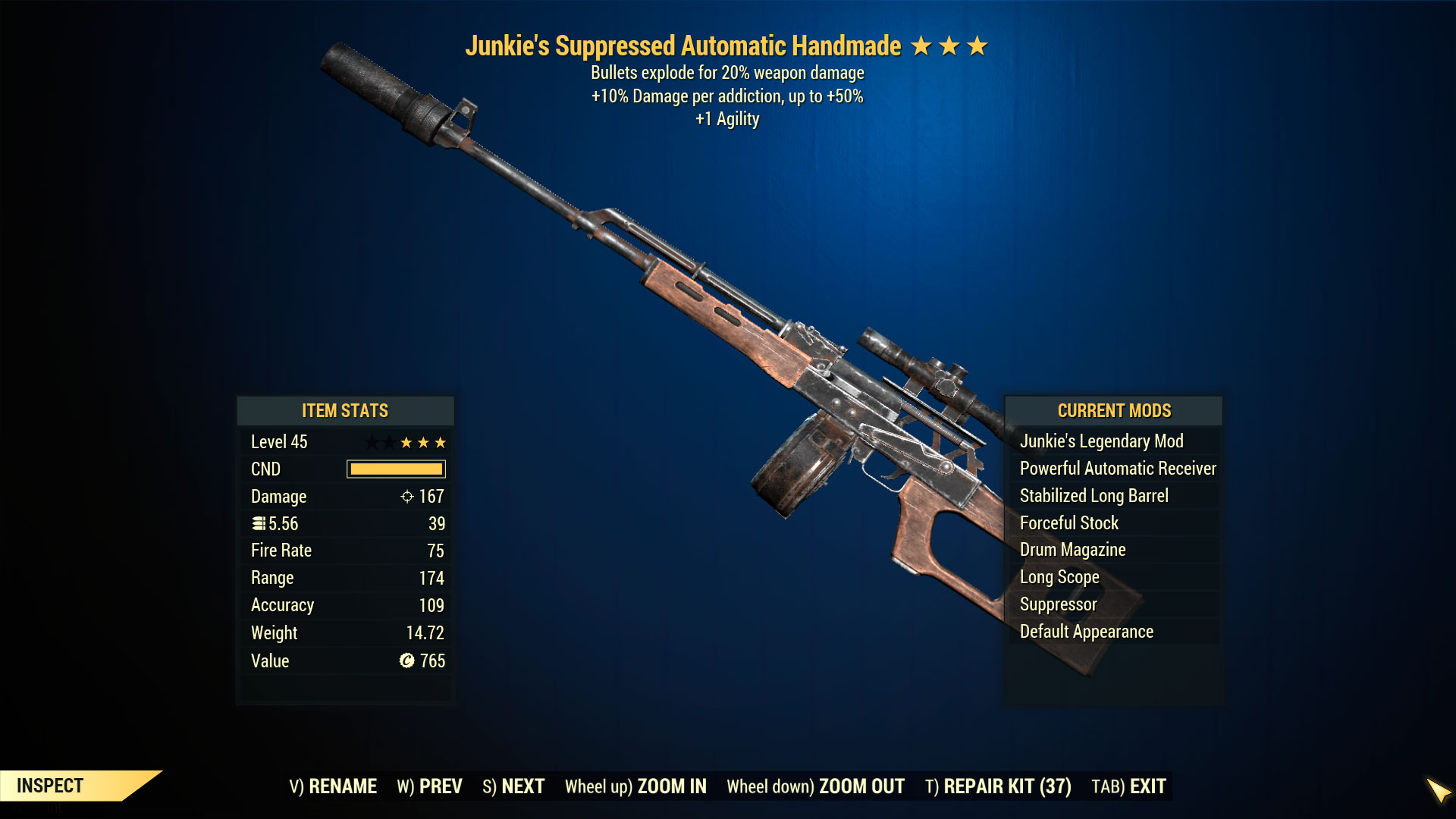1456x819 pixels.
Task: Select the Junkie's Legendary Mod entry
Action: 1103,441
